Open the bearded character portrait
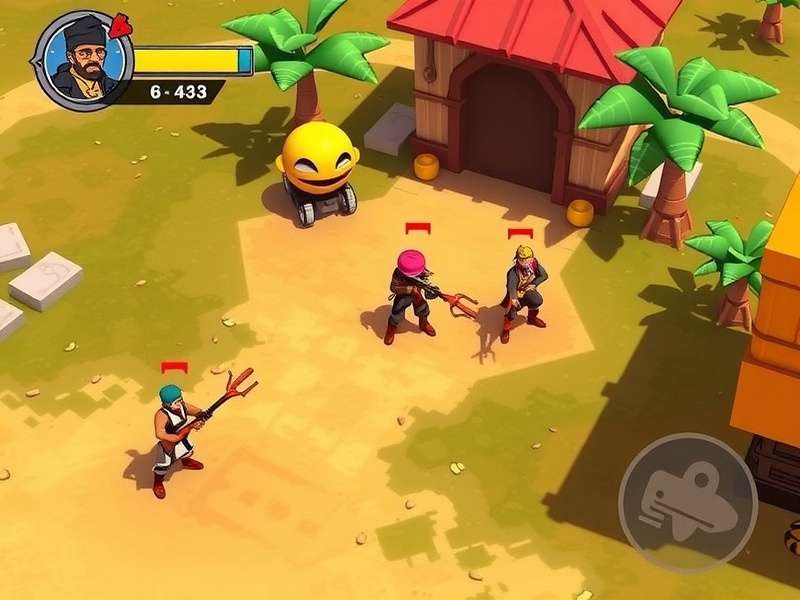Screen dimensions: 800x600 [83, 60]
